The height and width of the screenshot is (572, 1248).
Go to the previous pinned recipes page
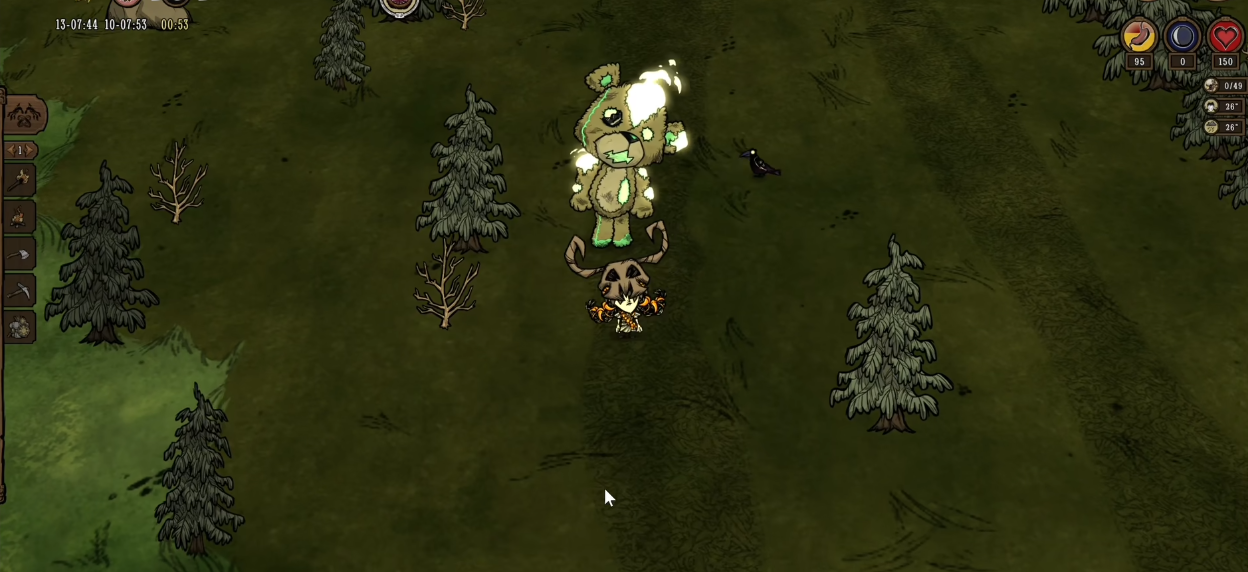[9, 150]
